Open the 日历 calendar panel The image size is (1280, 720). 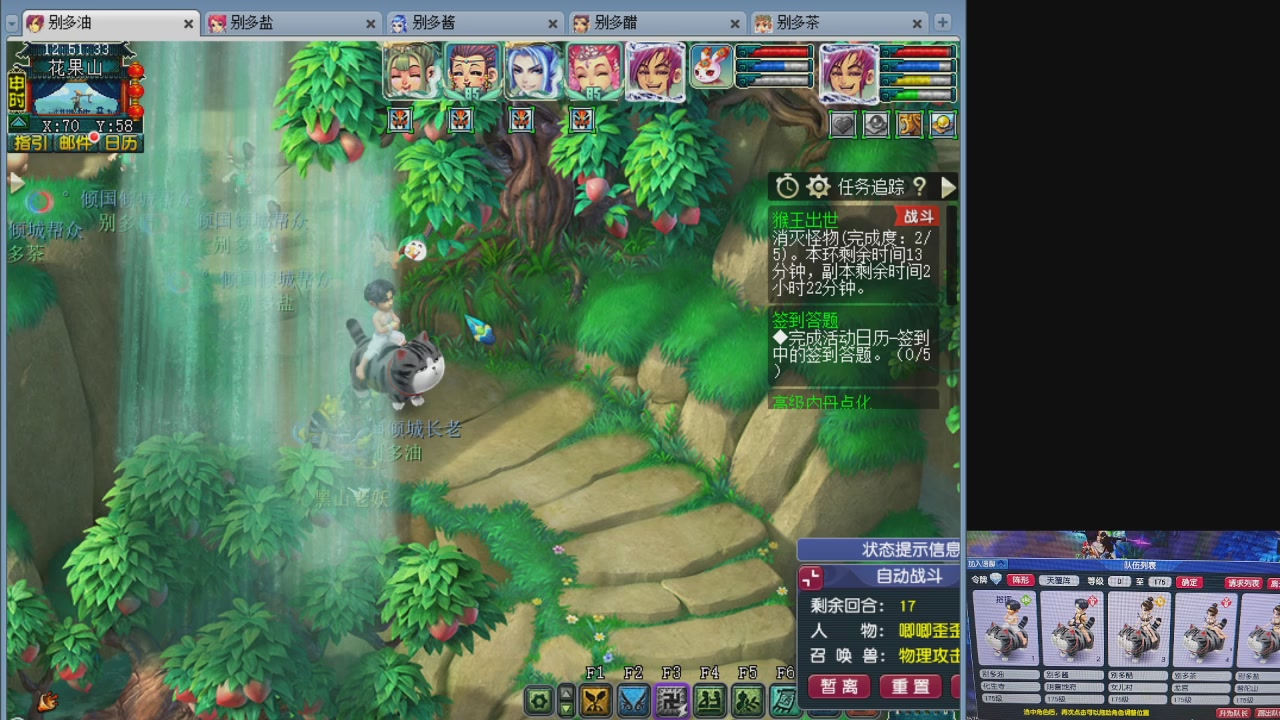(122, 143)
